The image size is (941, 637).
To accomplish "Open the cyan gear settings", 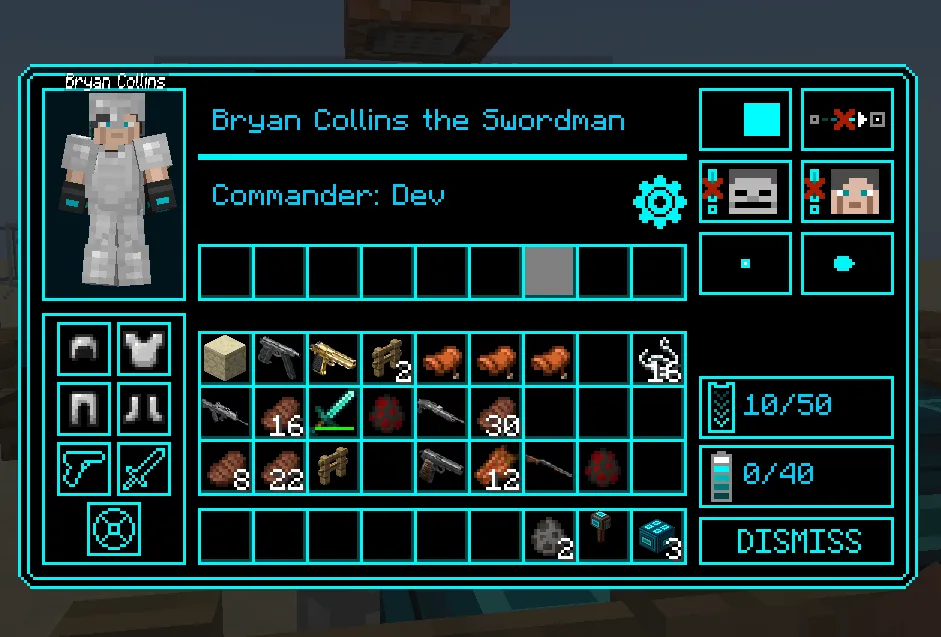I will (x=659, y=201).
